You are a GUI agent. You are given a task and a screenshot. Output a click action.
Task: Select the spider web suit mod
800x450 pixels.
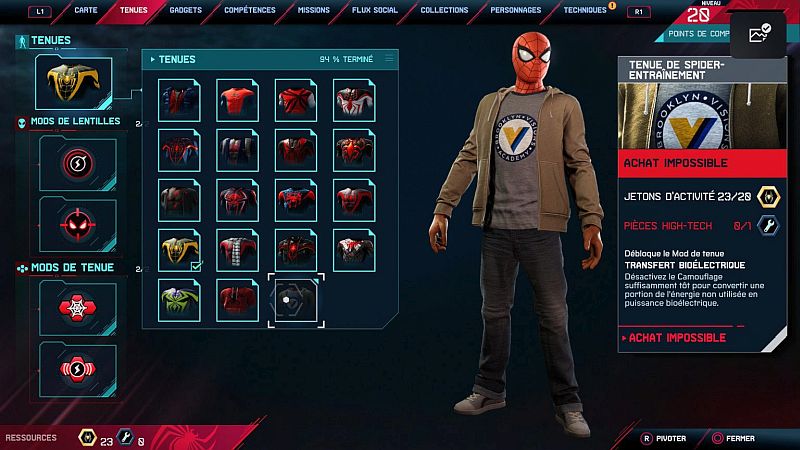tap(77, 305)
